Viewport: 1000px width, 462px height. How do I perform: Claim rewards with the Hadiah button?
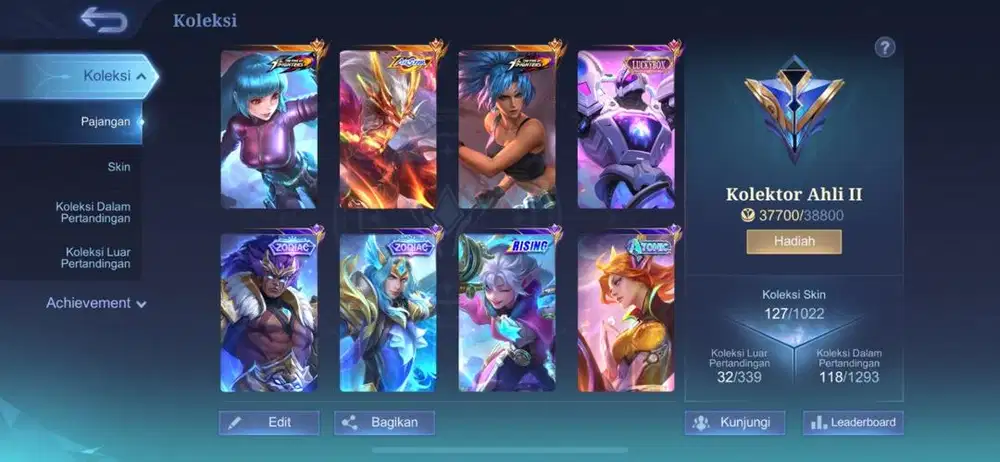coord(793,242)
